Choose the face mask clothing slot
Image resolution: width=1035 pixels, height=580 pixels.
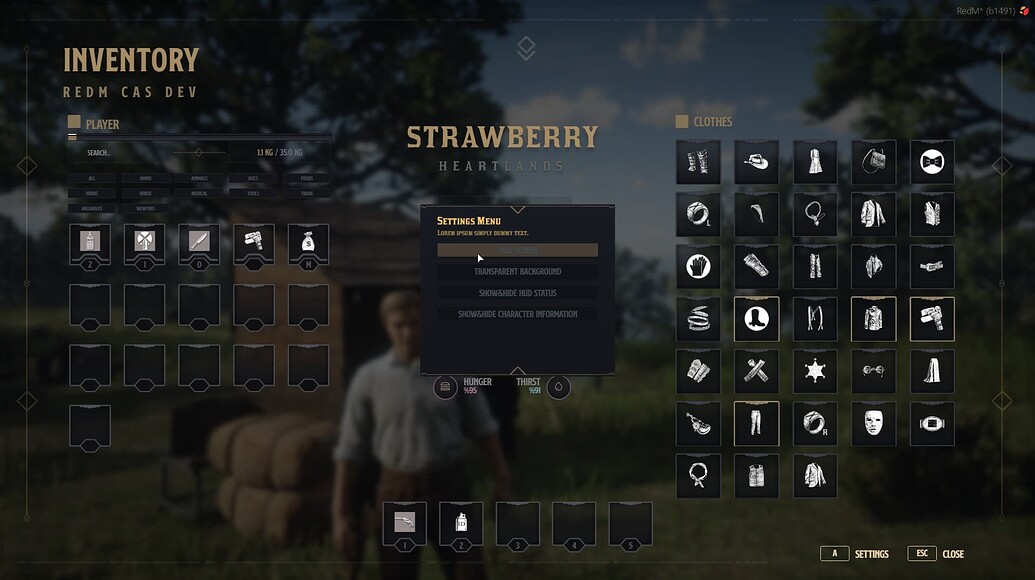(873, 423)
